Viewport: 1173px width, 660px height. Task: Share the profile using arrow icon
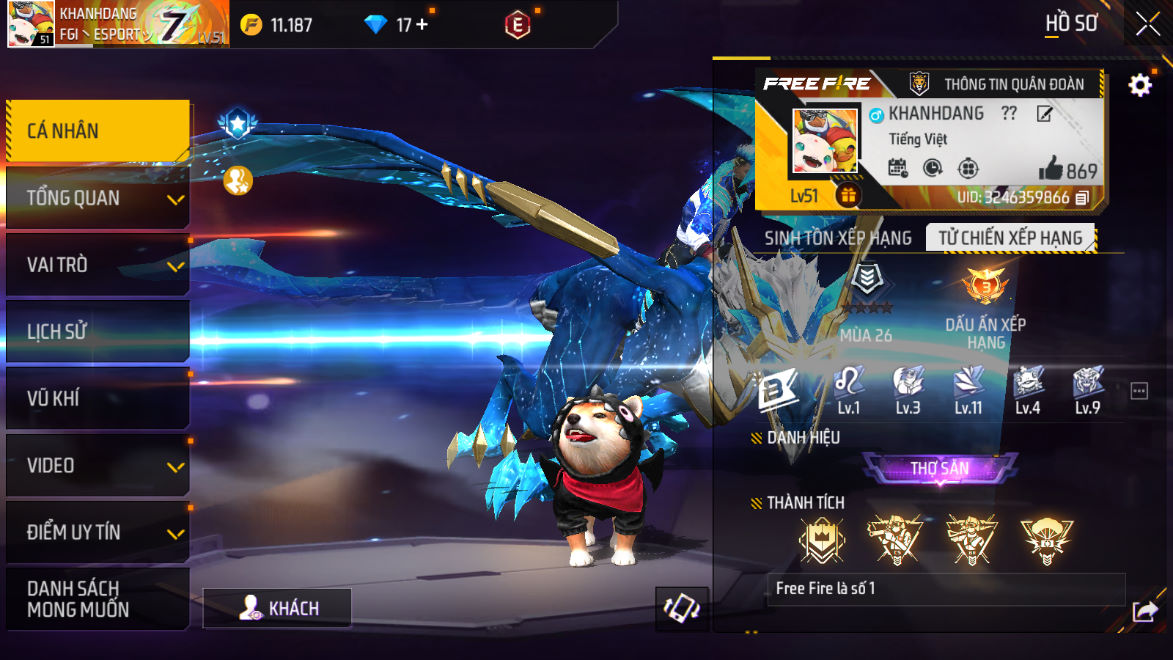click(x=1144, y=611)
